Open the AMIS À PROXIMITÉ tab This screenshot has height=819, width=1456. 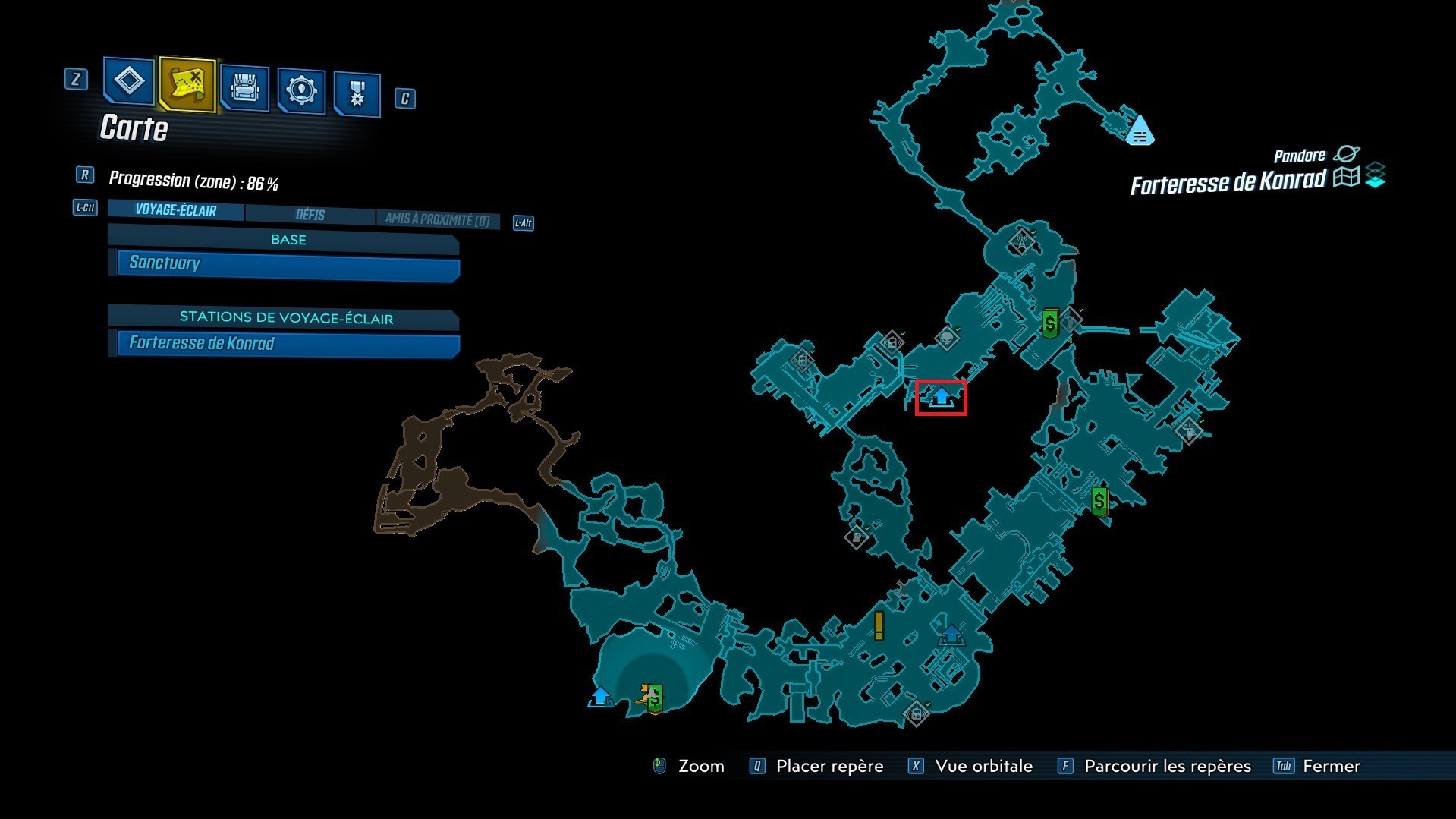[x=438, y=219]
